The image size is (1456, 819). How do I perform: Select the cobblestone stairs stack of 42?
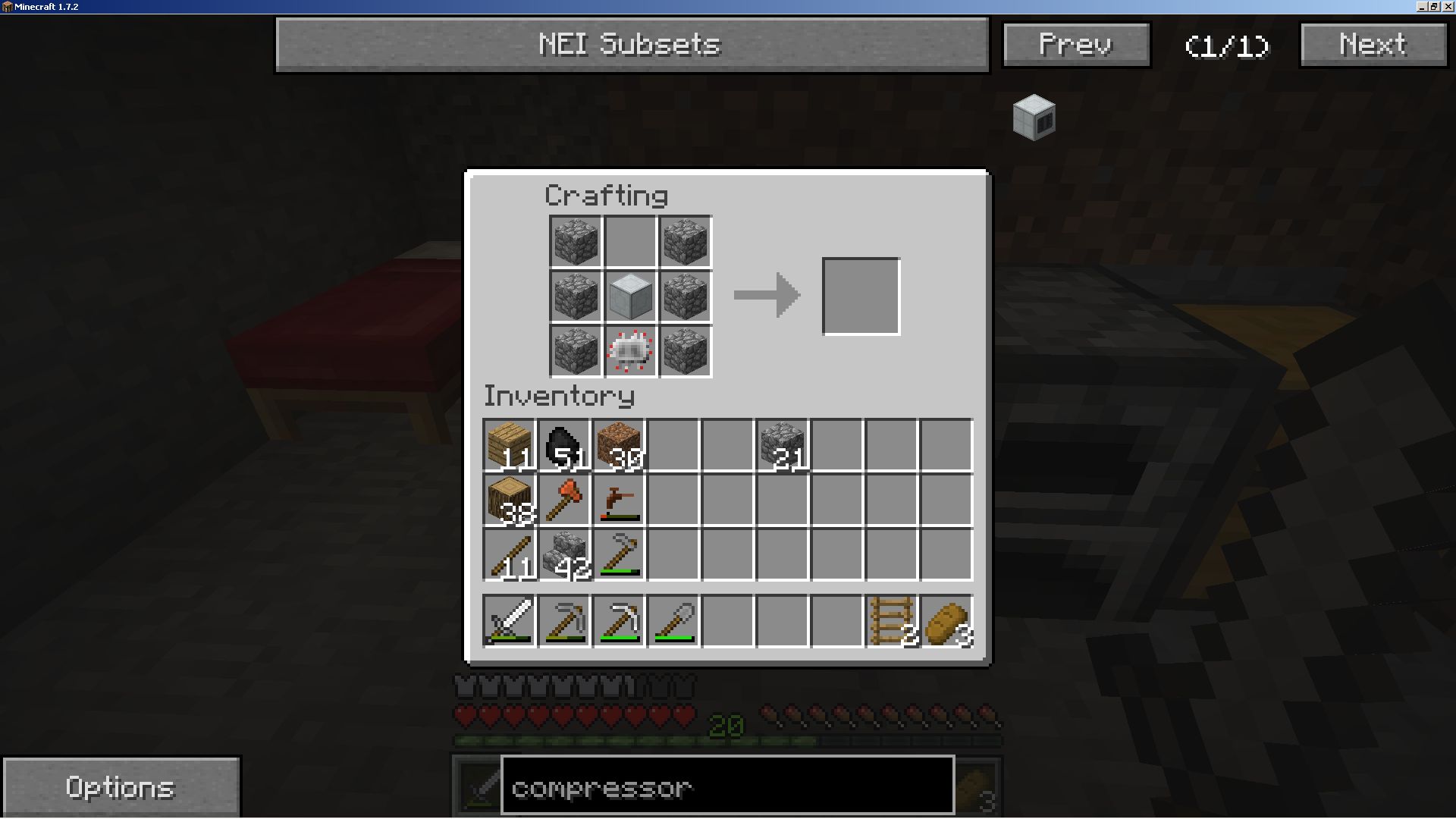(x=564, y=554)
